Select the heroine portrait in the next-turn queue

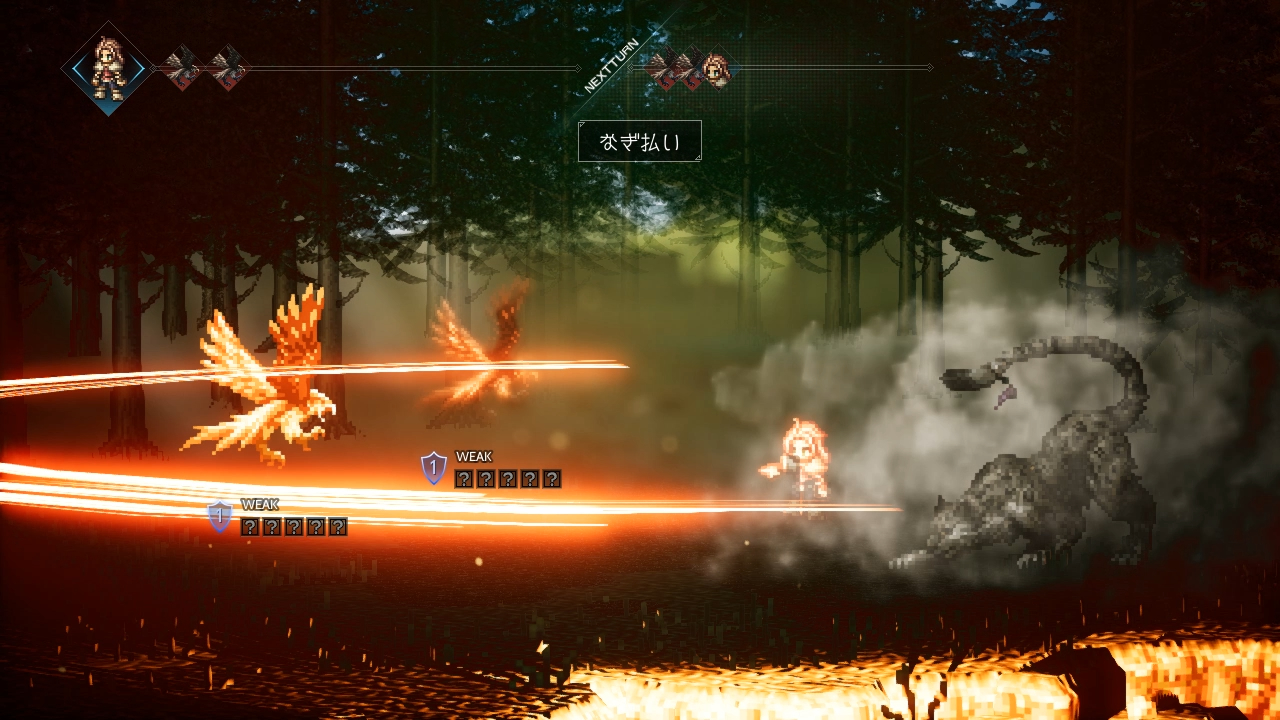(716, 69)
